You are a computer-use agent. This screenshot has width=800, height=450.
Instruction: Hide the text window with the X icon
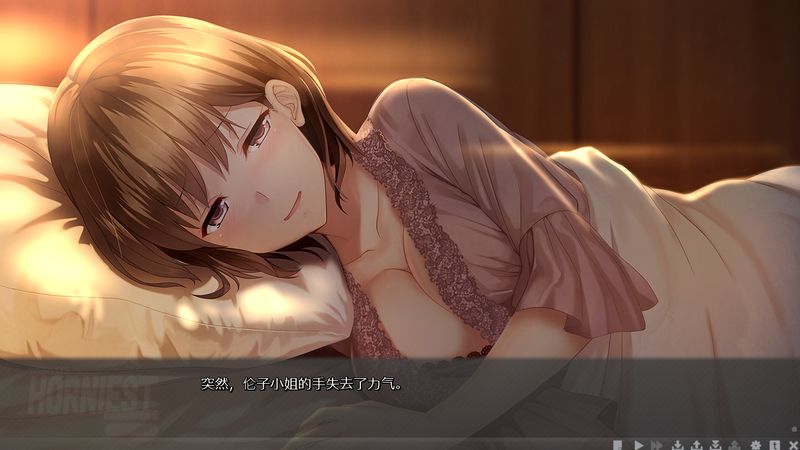(793, 444)
